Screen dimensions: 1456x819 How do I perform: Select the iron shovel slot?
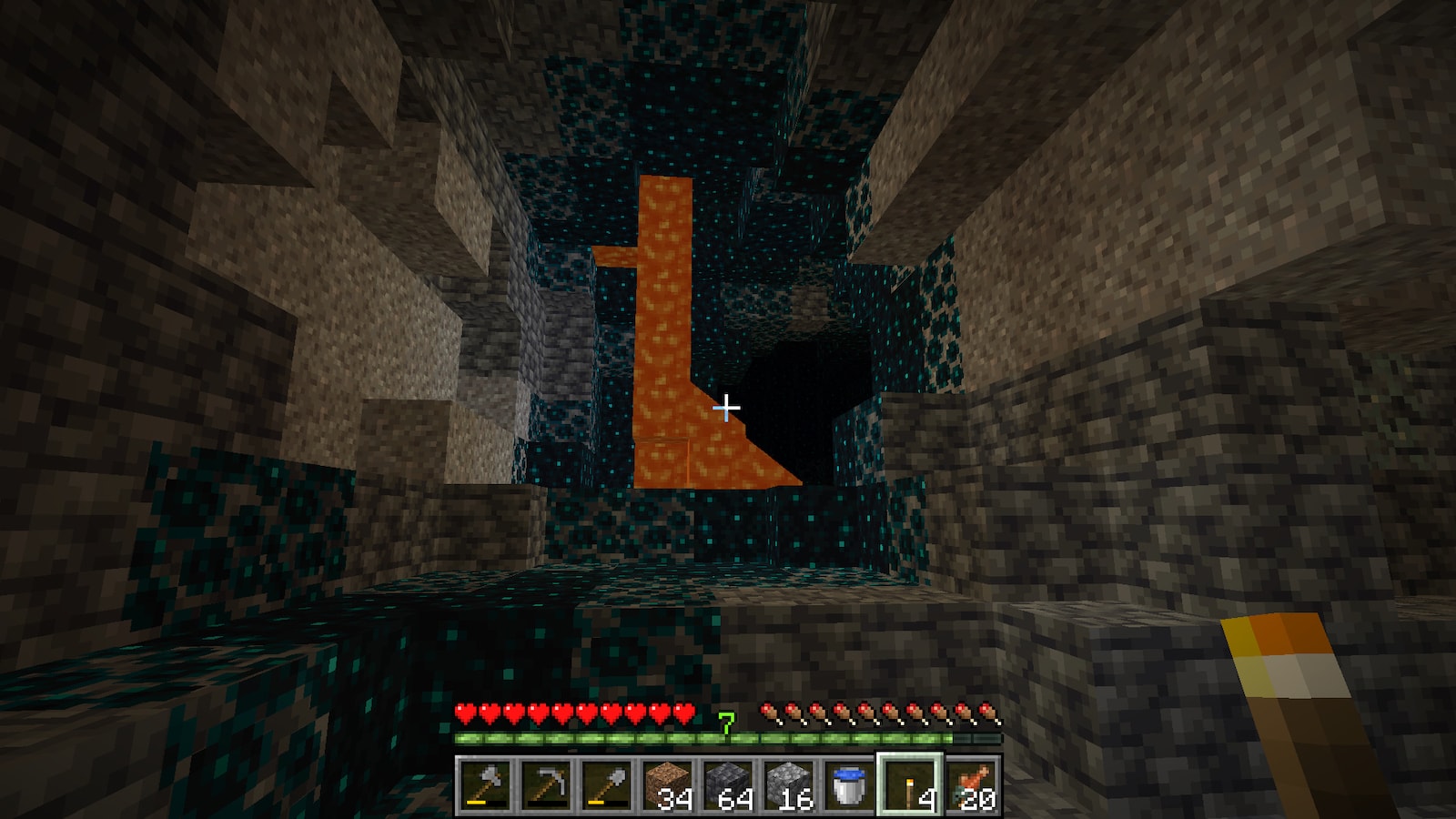pyautogui.click(x=607, y=784)
